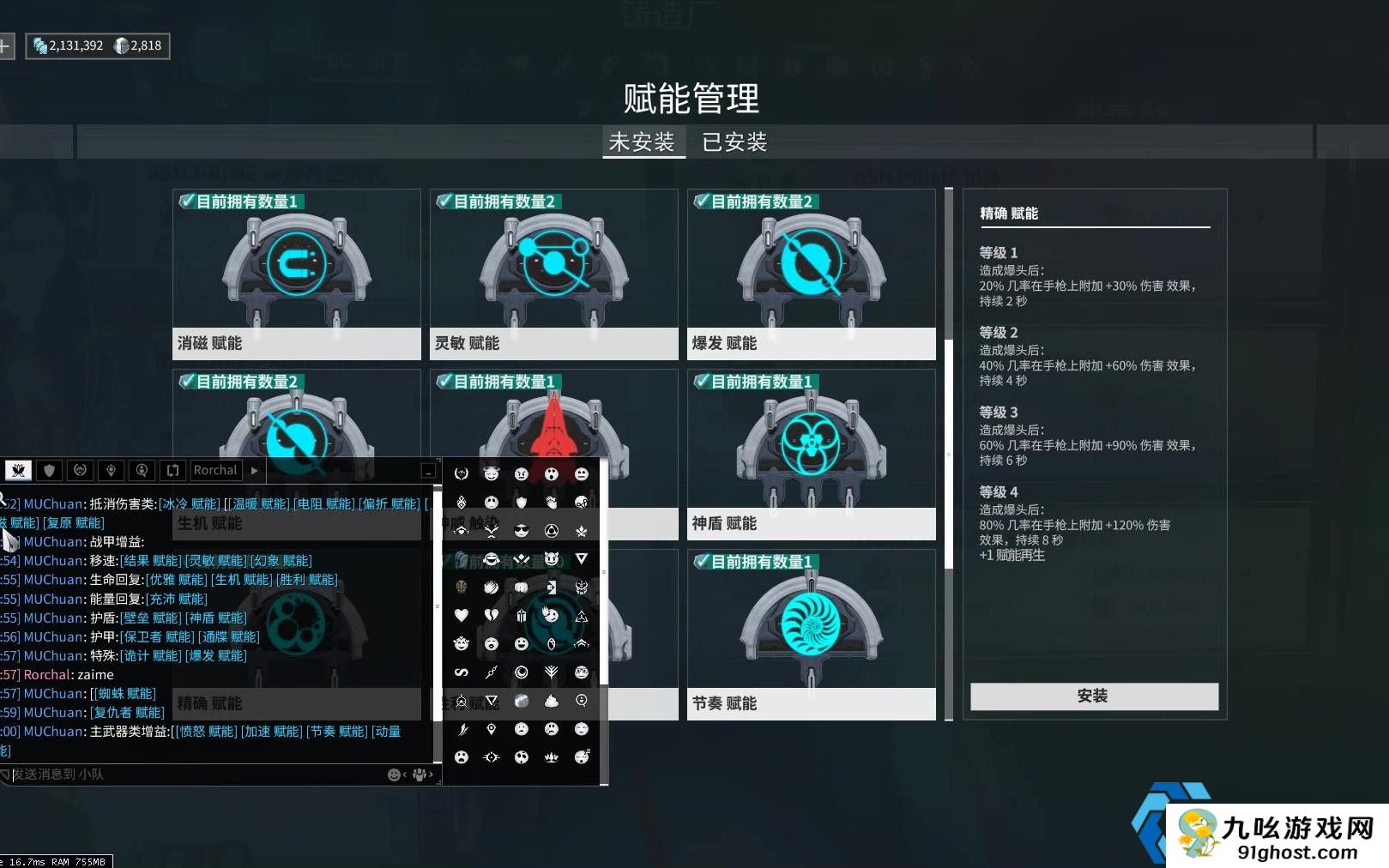Screen dimensions: 1389x868
Task: Toggle the checkmark on 神盾 赋能 quantity banner
Action: pos(700,381)
